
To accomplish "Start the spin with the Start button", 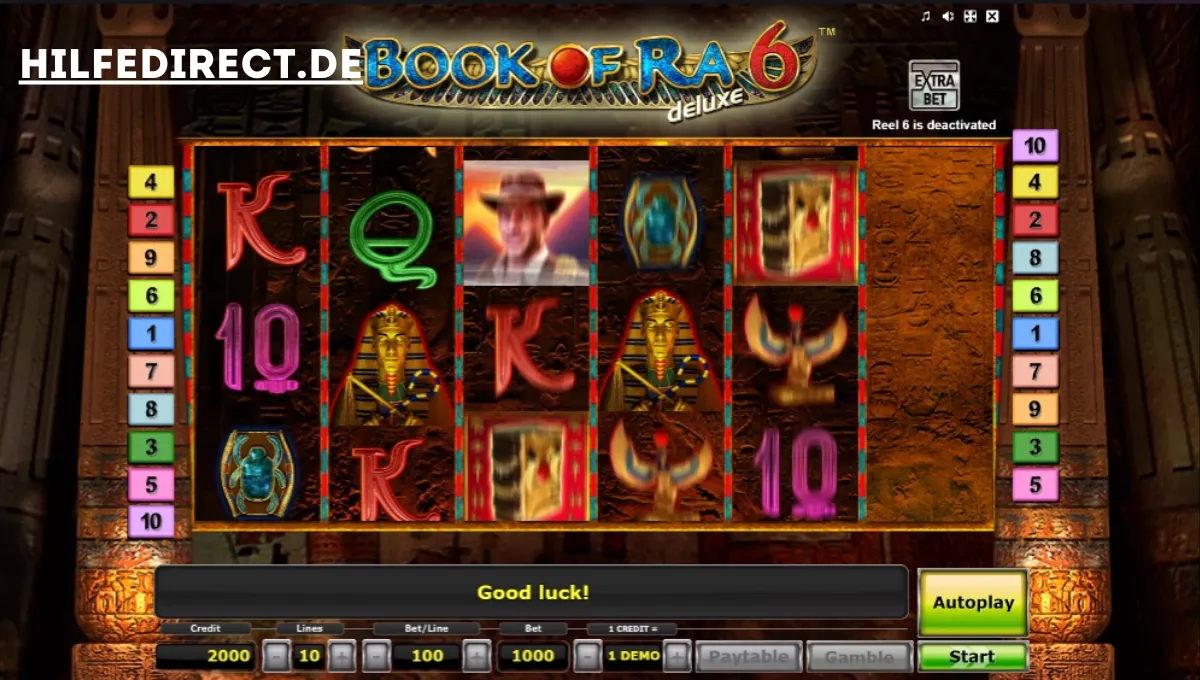I will [972, 657].
